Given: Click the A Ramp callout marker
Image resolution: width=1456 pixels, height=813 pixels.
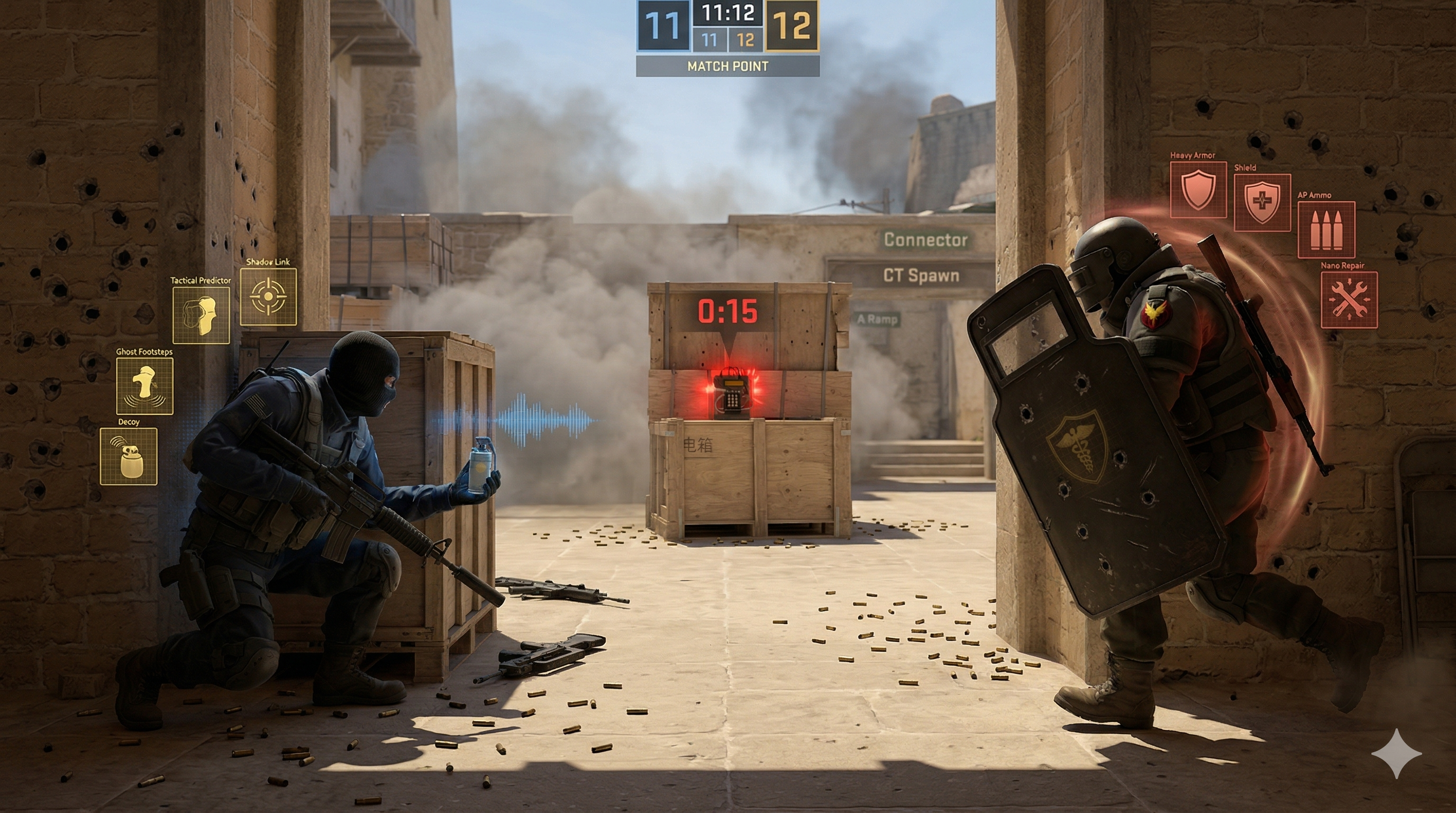Looking at the screenshot, I should coord(877,320).
